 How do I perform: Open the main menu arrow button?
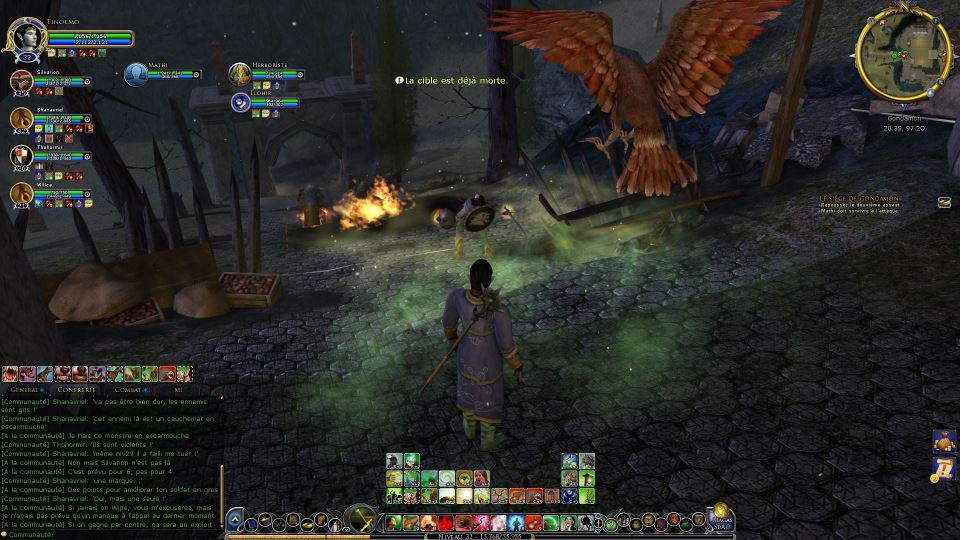[234, 519]
